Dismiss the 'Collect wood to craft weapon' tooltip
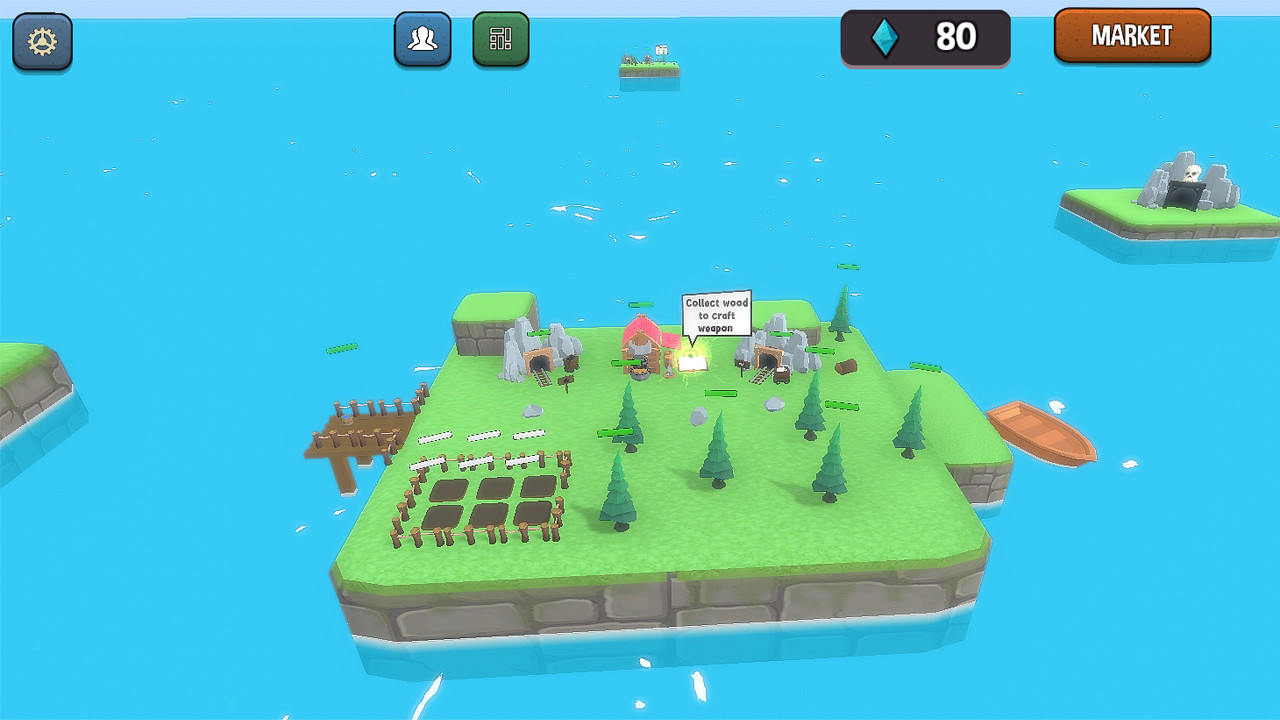The width and height of the screenshot is (1280, 720). (x=716, y=314)
